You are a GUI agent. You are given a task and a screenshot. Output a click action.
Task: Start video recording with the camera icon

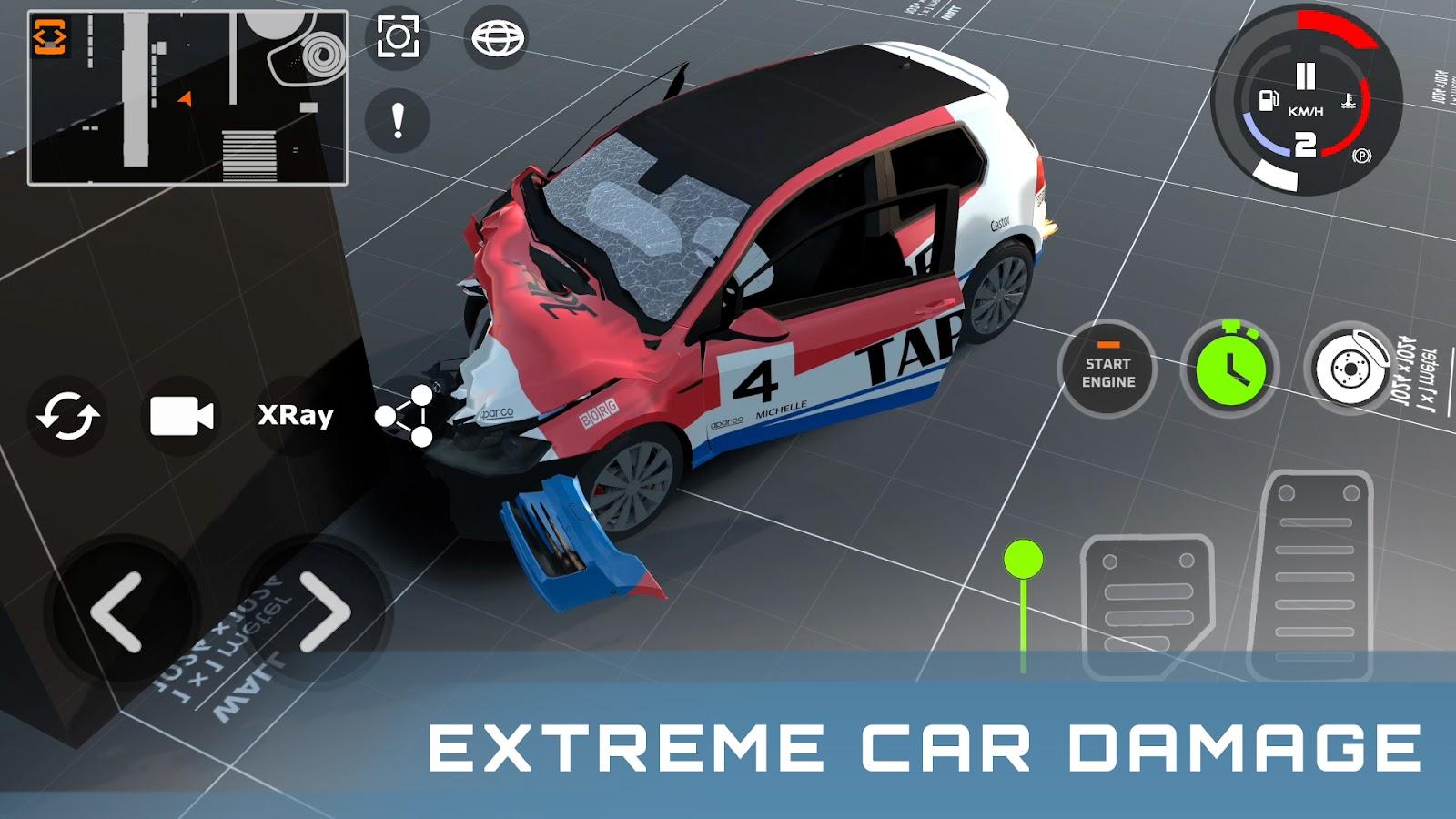click(x=179, y=417)
